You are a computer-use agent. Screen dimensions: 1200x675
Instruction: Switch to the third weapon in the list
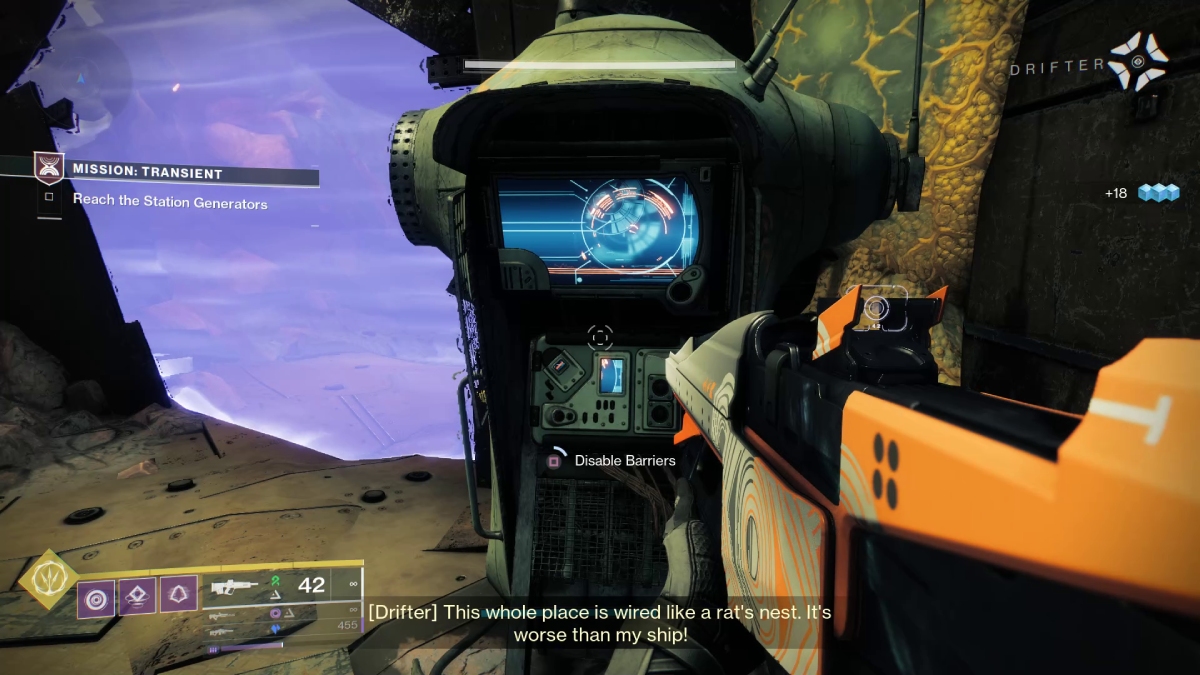(x=222, y=631)
